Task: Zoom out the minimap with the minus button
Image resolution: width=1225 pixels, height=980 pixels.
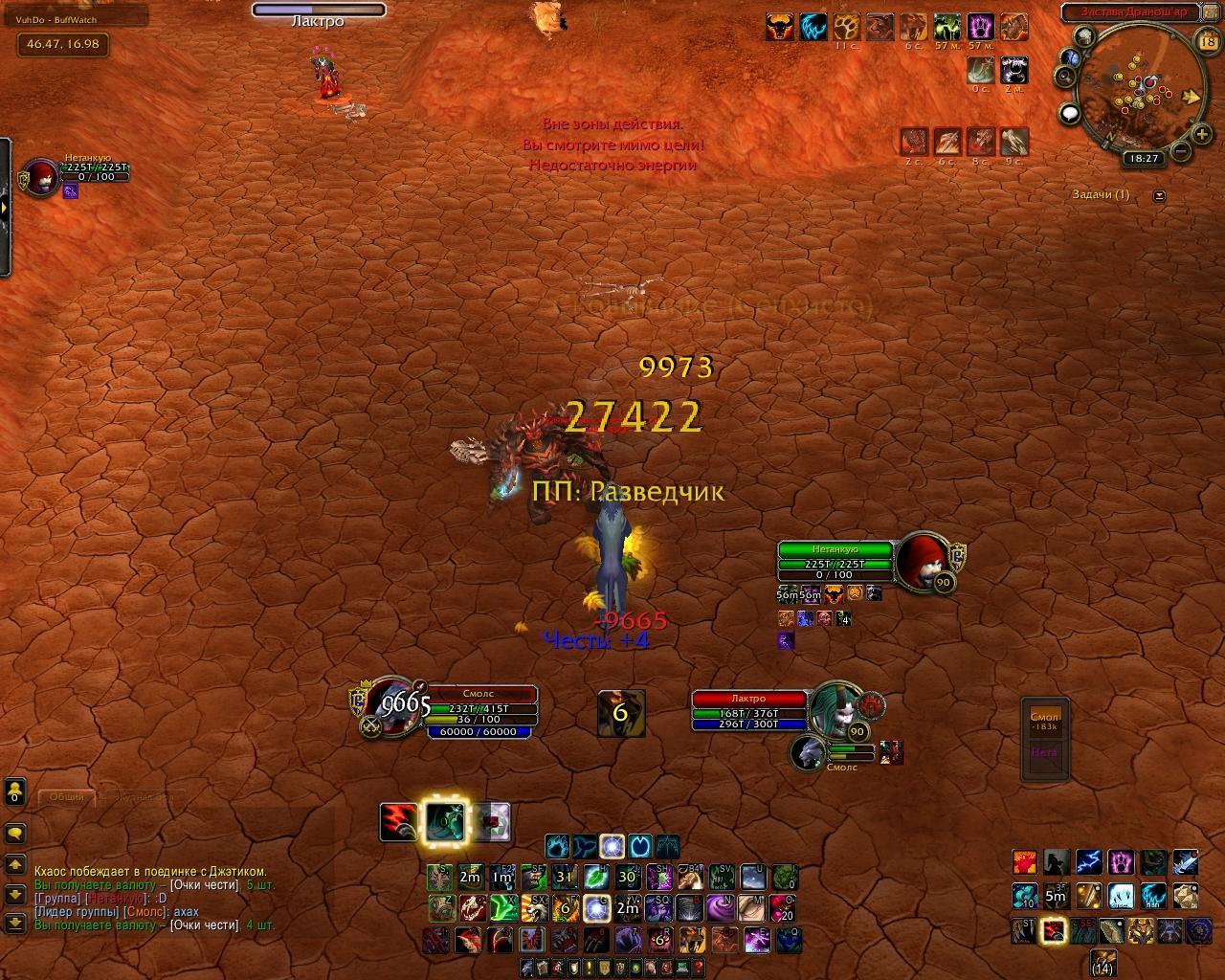Action: click(x=1180, y=151)
